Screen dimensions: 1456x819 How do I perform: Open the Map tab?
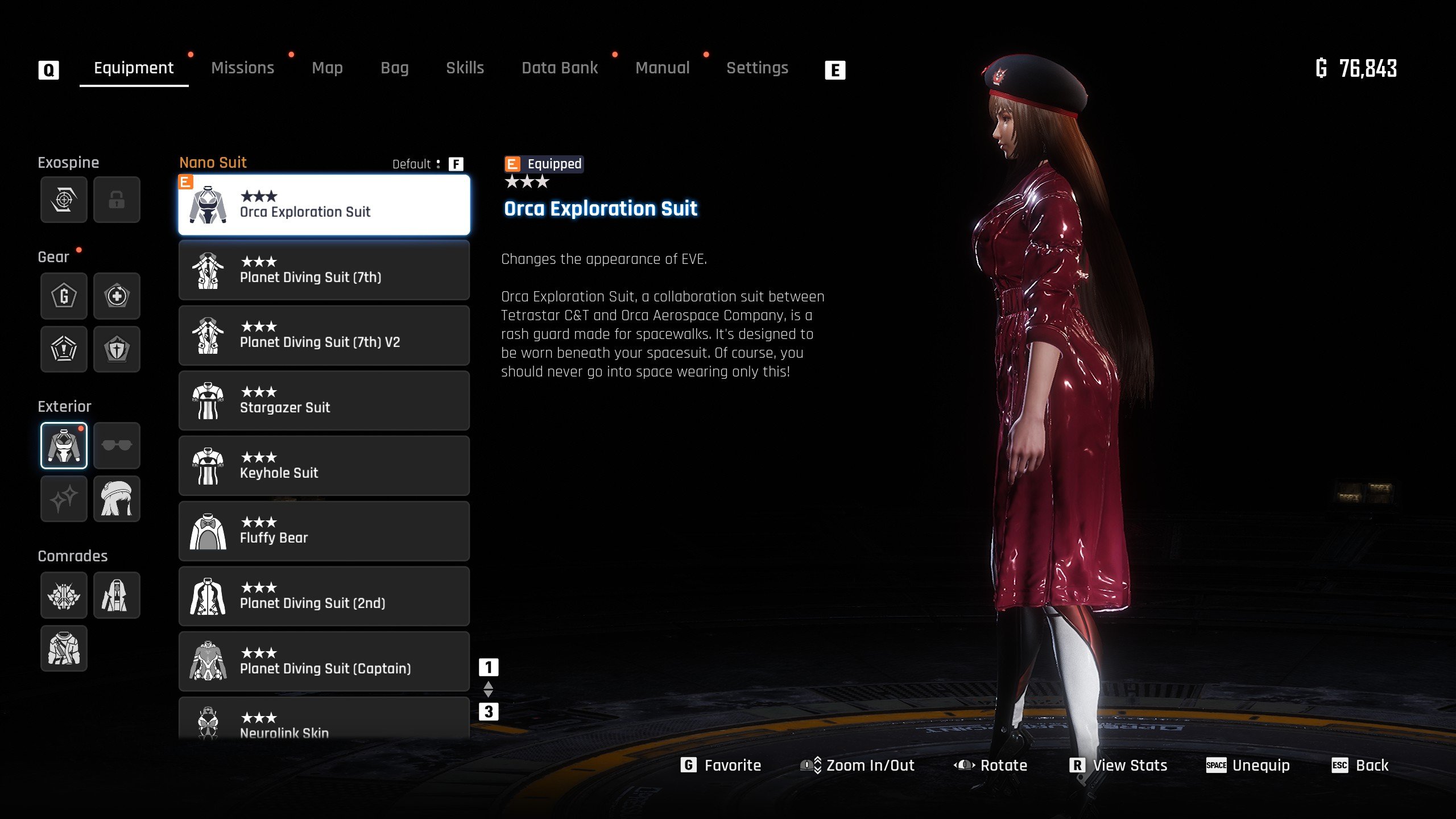327,68
